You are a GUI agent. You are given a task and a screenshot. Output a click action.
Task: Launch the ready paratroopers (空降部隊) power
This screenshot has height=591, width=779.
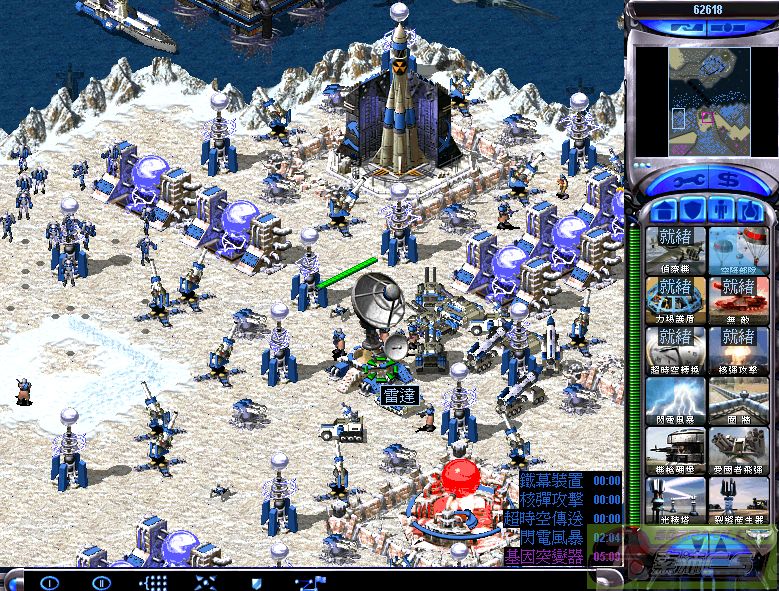click(x=737, y=250)
